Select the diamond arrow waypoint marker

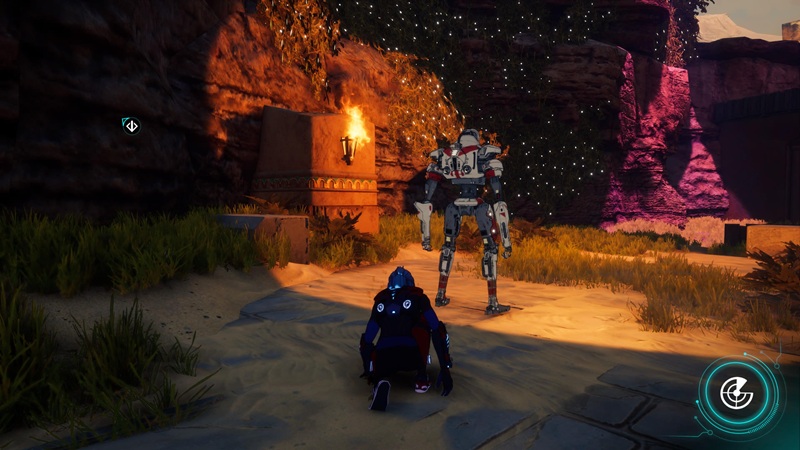click(x=130, y=125)
